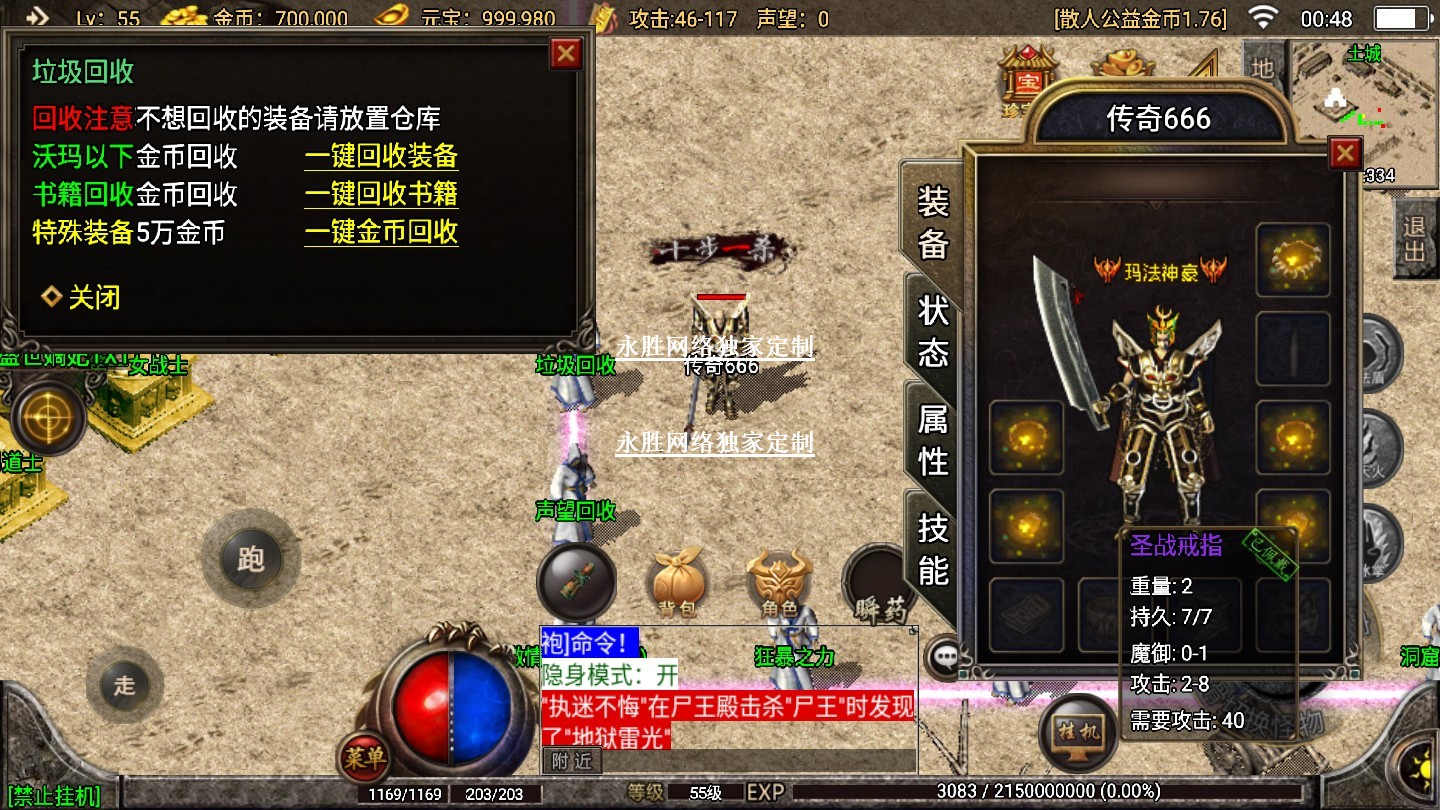Switch to the 状态 tab
The width and height of the screenshot is (1440, 810).
click(x=932, y=331)
